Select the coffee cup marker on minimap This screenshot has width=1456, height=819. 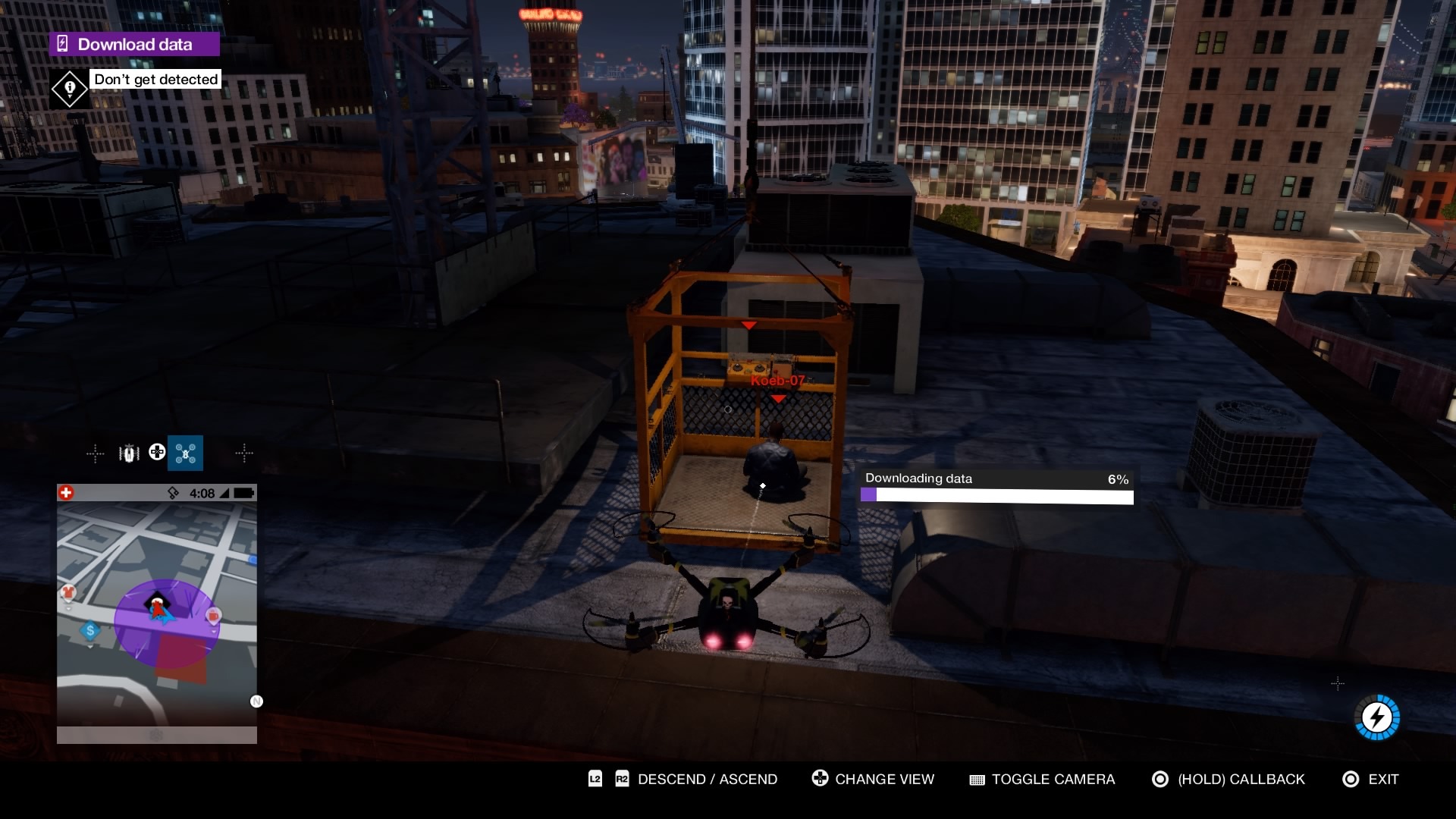(214, 615)
